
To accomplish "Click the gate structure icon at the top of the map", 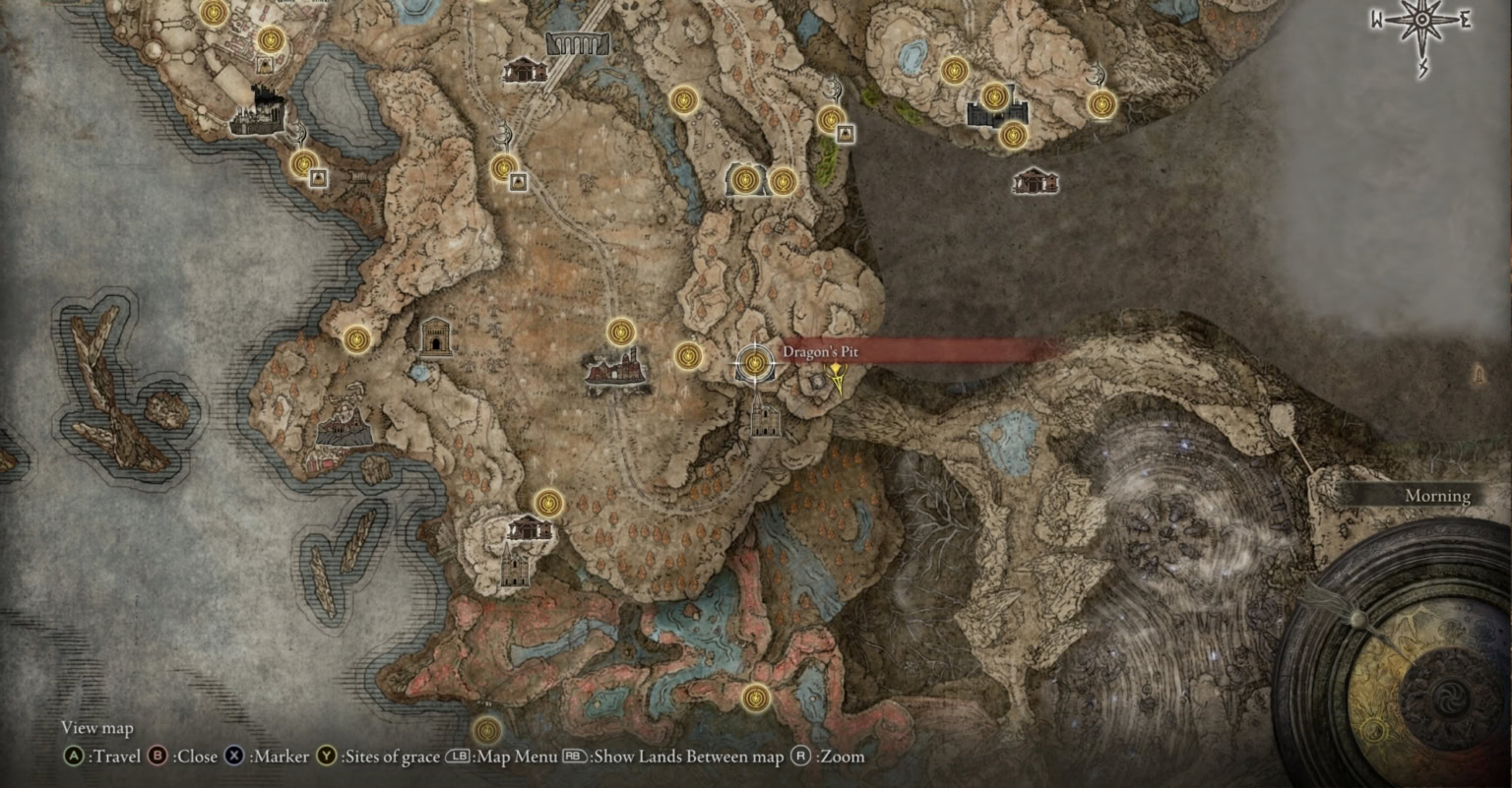I will coord(576,42).
